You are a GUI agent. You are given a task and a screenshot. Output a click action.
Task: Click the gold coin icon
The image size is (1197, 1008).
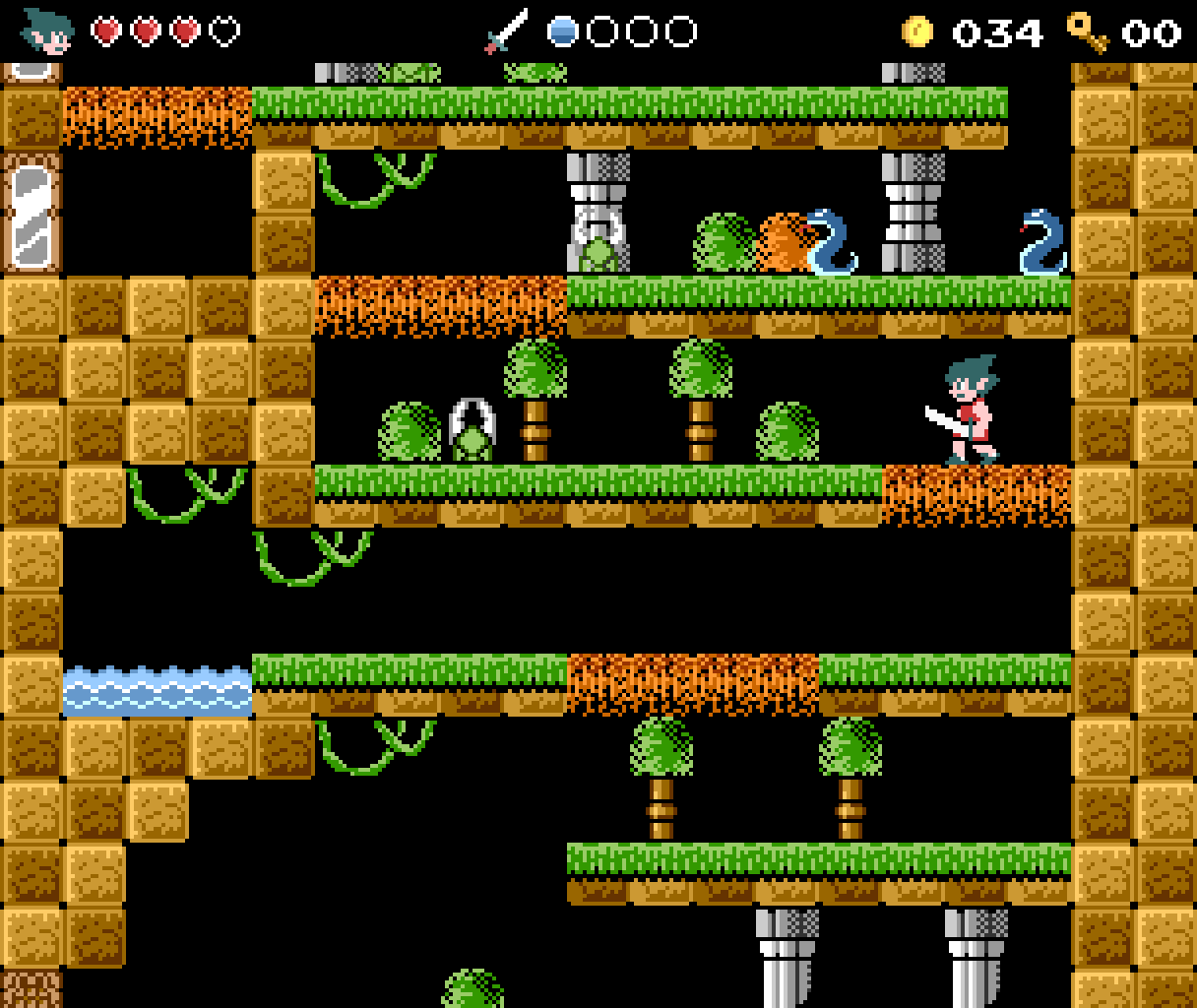click(916, 32)
